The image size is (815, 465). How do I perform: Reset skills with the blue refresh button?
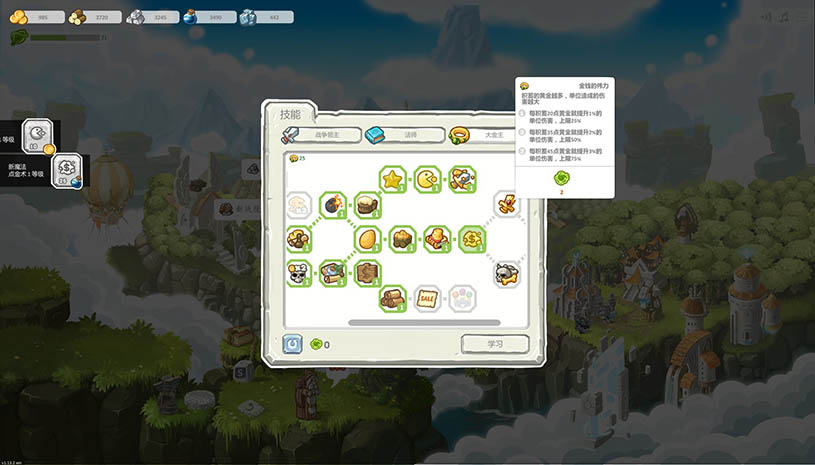pos(292,344)
